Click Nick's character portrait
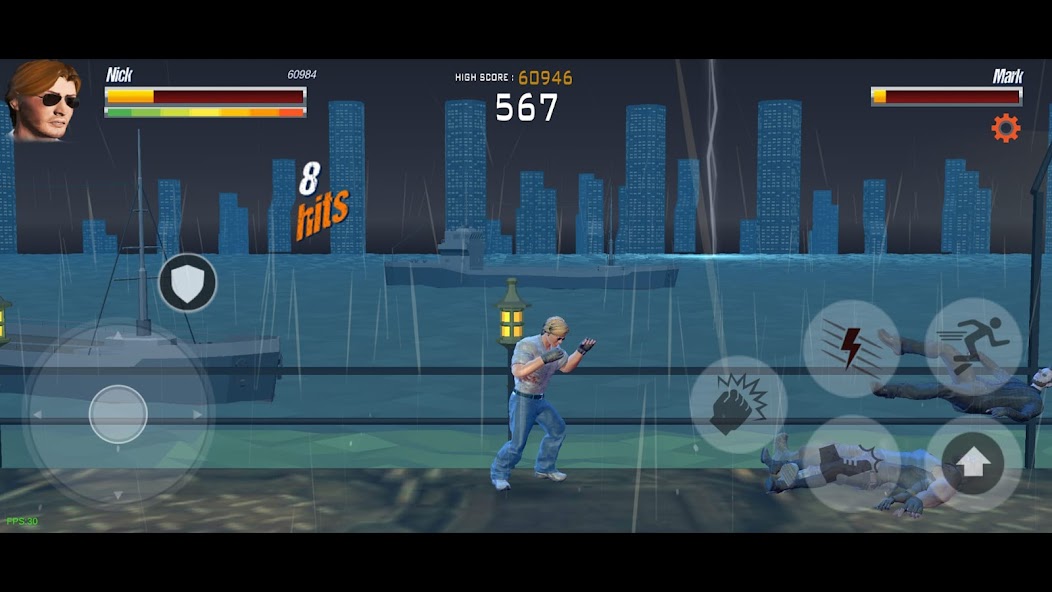1052x592 pixels. point(42,100)
